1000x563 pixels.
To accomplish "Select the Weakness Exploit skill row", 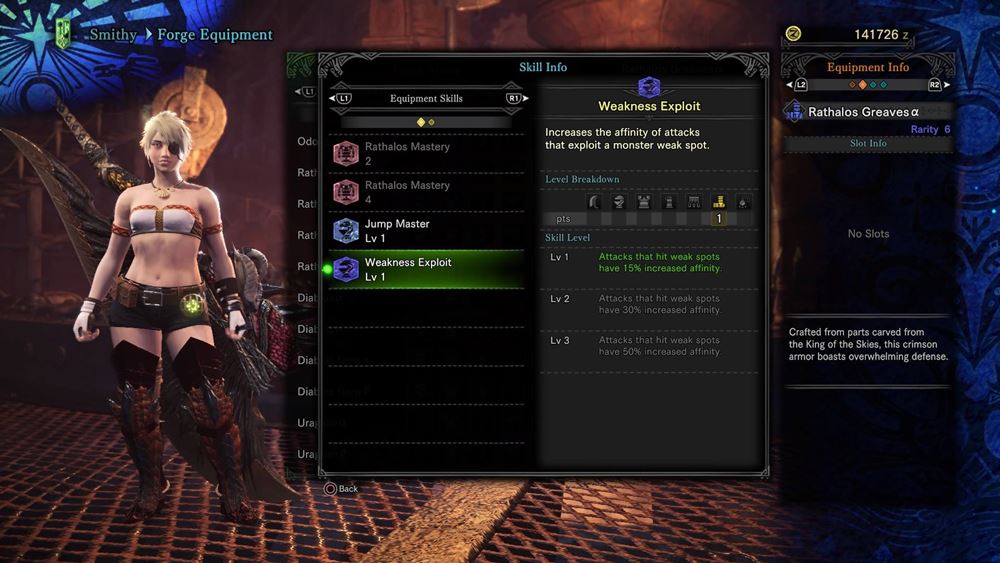I will click(428, 269).
